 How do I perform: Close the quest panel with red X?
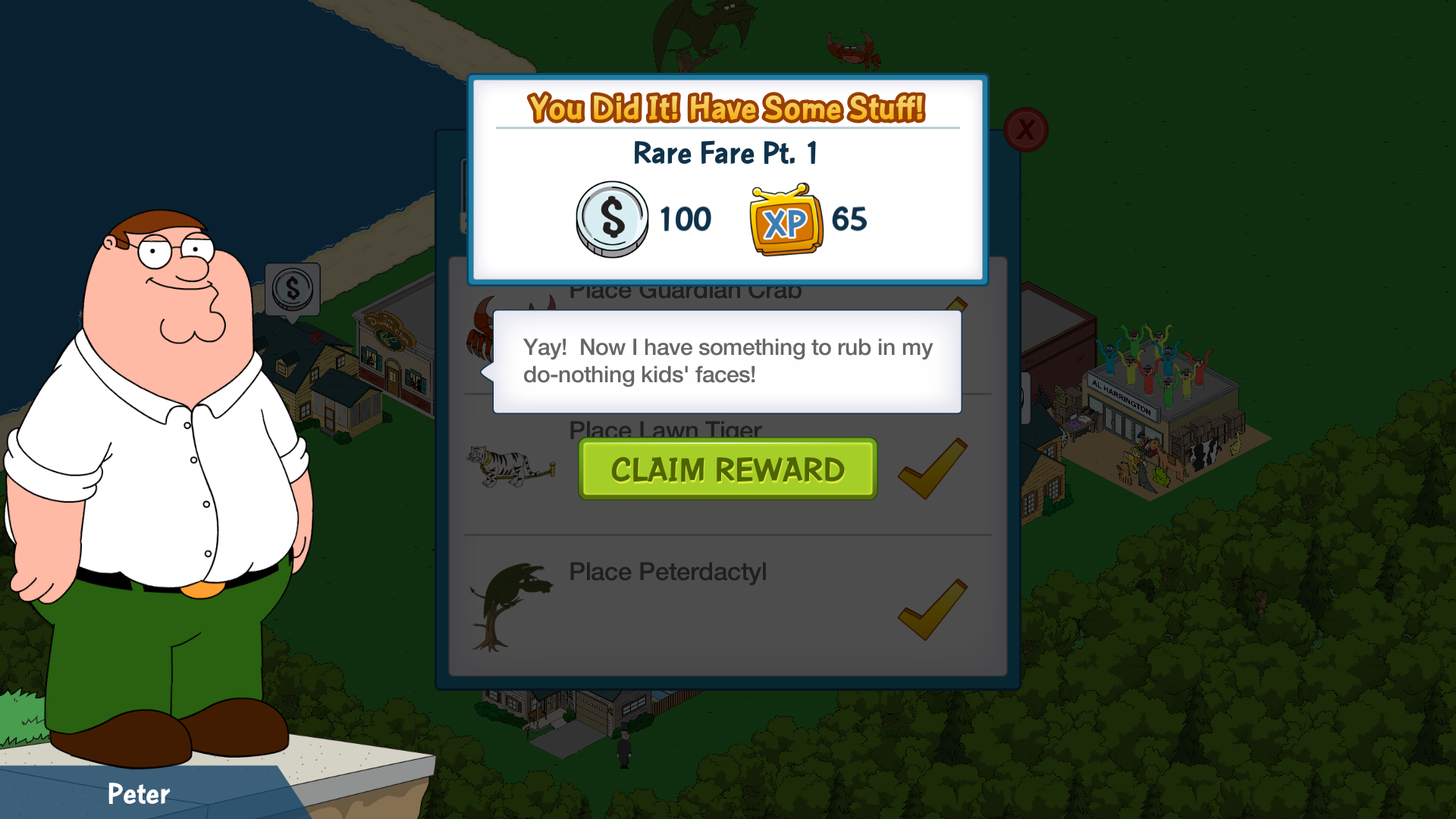pyautogui.click(x=1025, y=130)
